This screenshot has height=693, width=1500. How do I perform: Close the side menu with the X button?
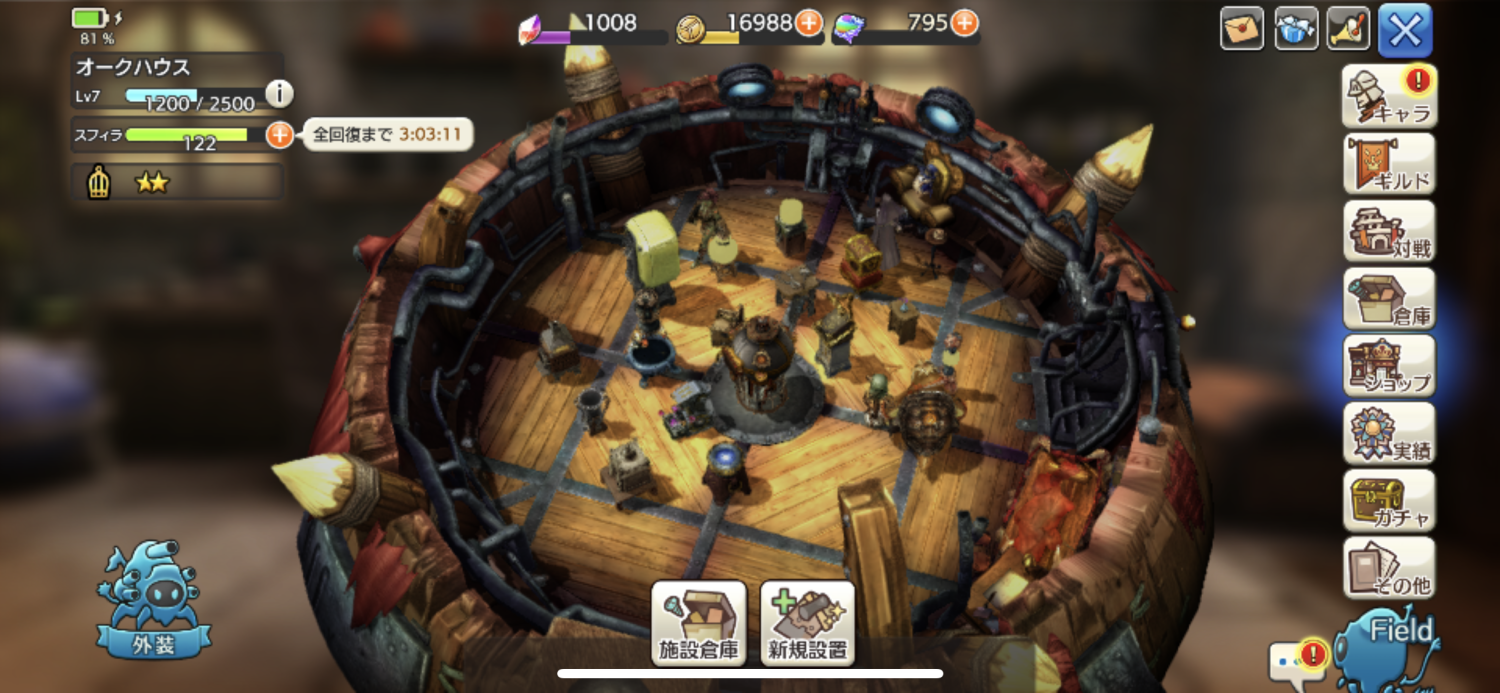1405,30
